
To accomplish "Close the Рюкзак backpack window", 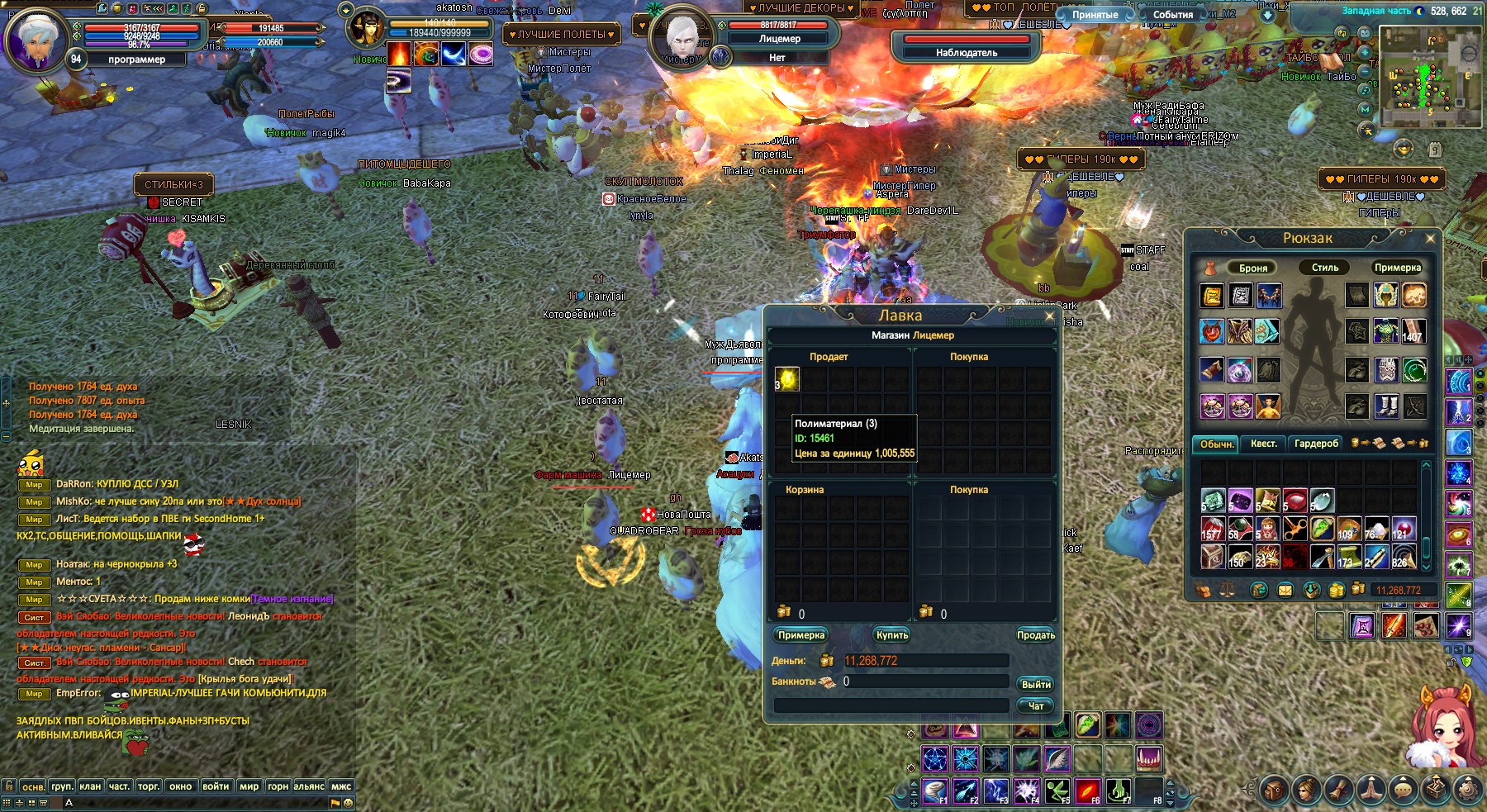I will pos(1430,239).
